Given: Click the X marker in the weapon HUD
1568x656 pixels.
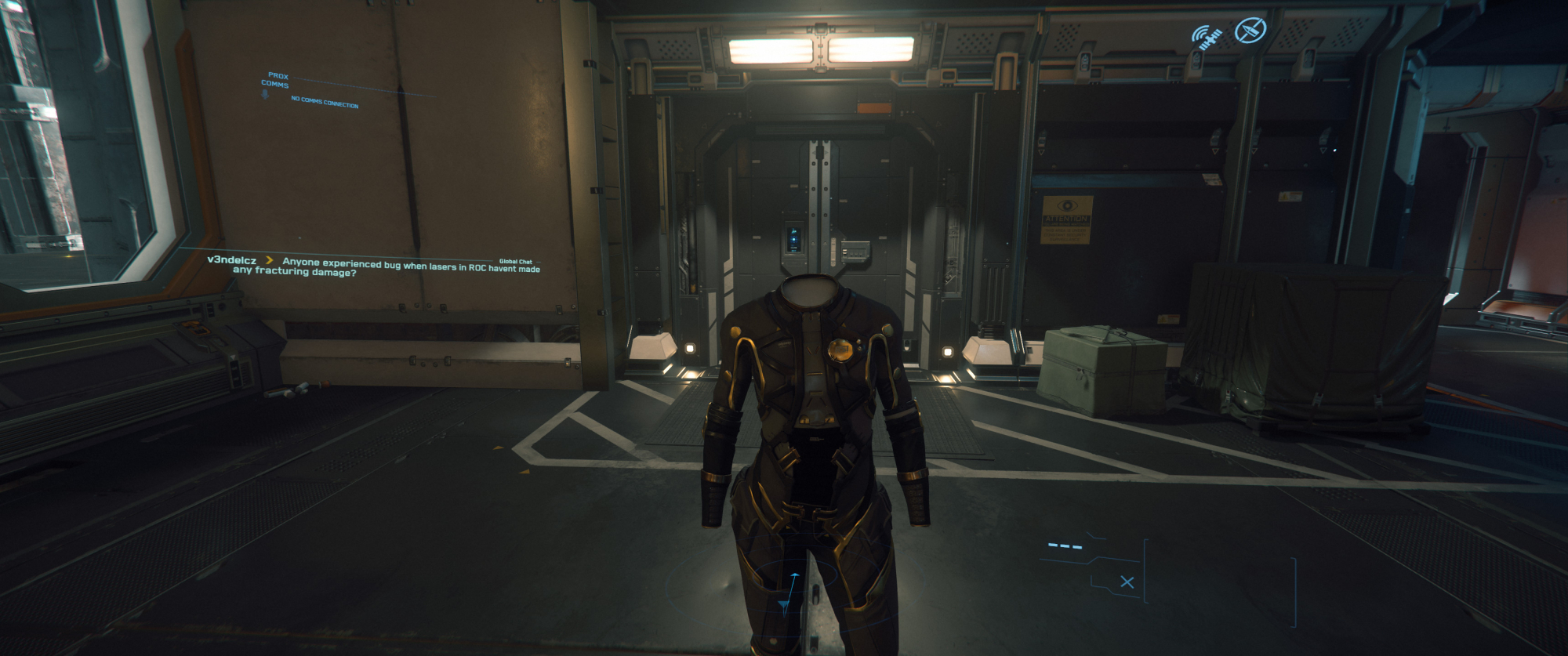Looking at the screenshot, I should (1127, 582).
